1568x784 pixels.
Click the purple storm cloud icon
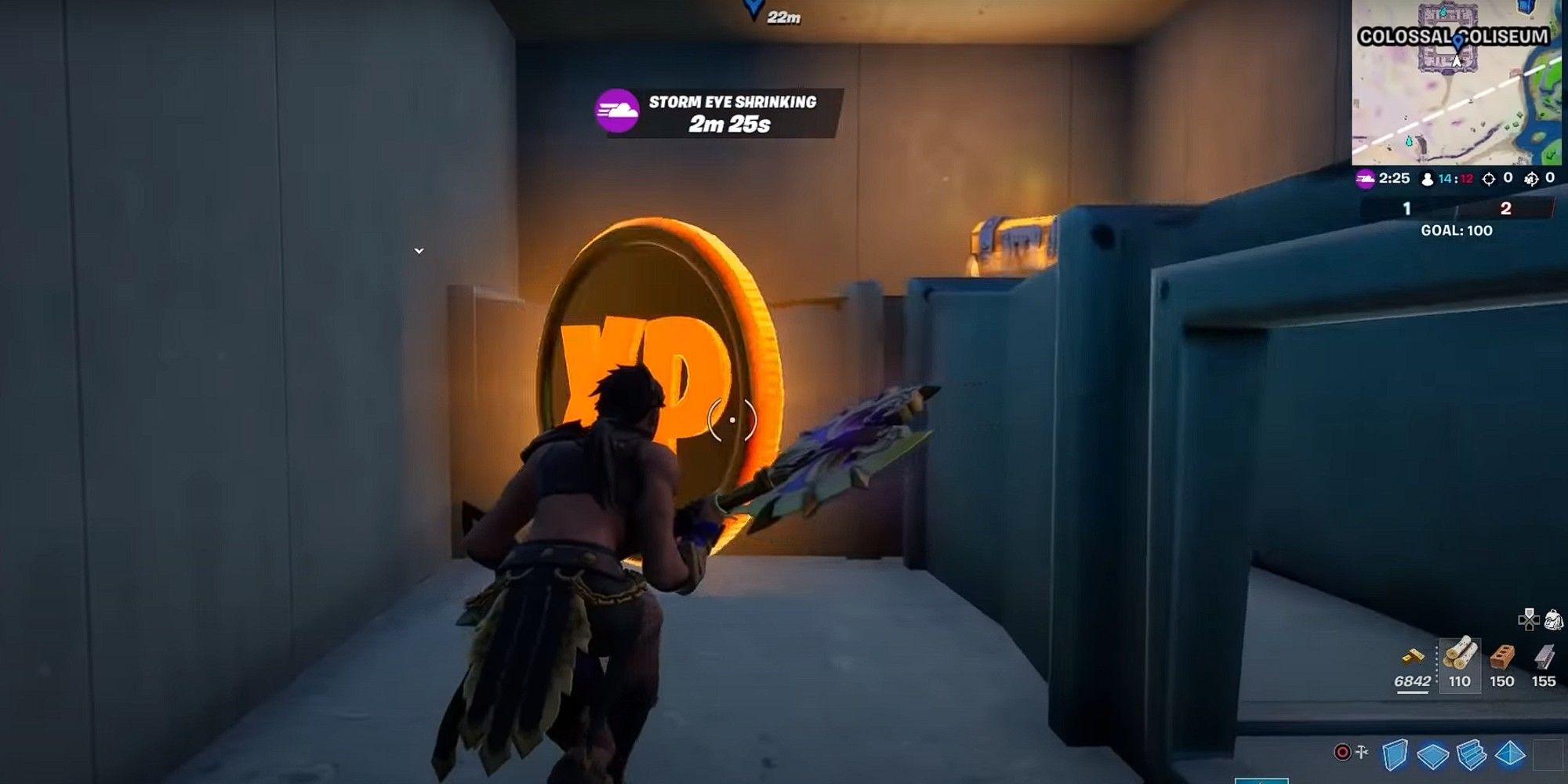pos(1364,179)
